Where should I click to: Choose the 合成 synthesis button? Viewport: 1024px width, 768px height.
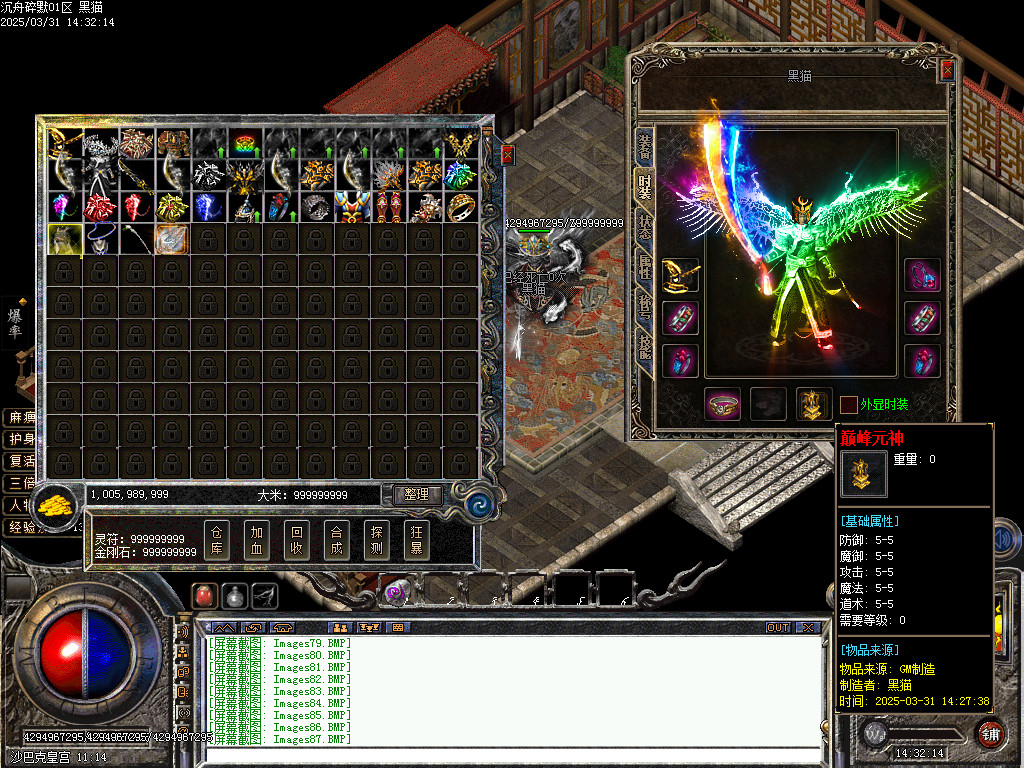point(337,540)
